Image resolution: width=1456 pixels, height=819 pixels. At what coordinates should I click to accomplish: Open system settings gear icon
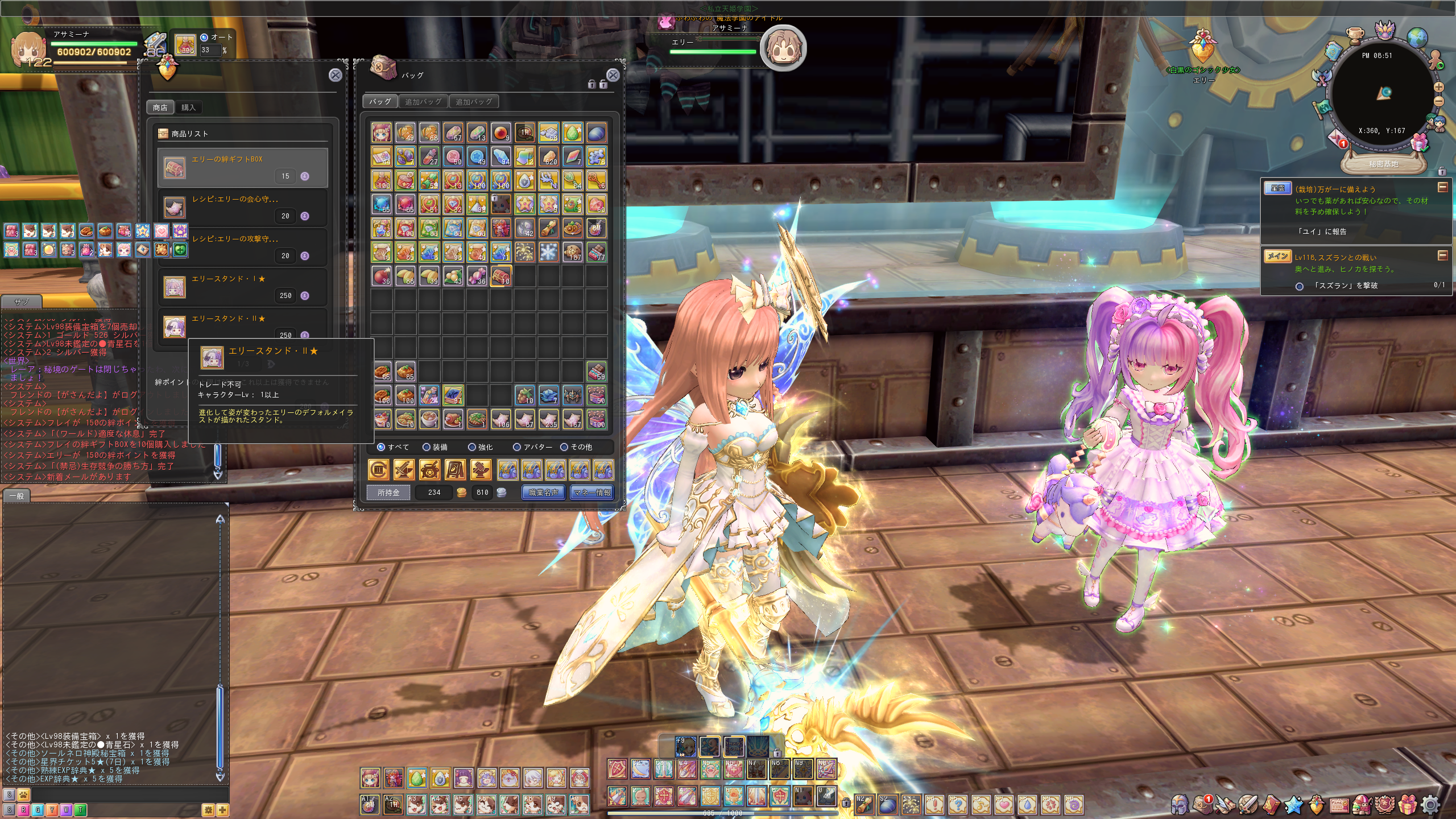coord(1431,804)
